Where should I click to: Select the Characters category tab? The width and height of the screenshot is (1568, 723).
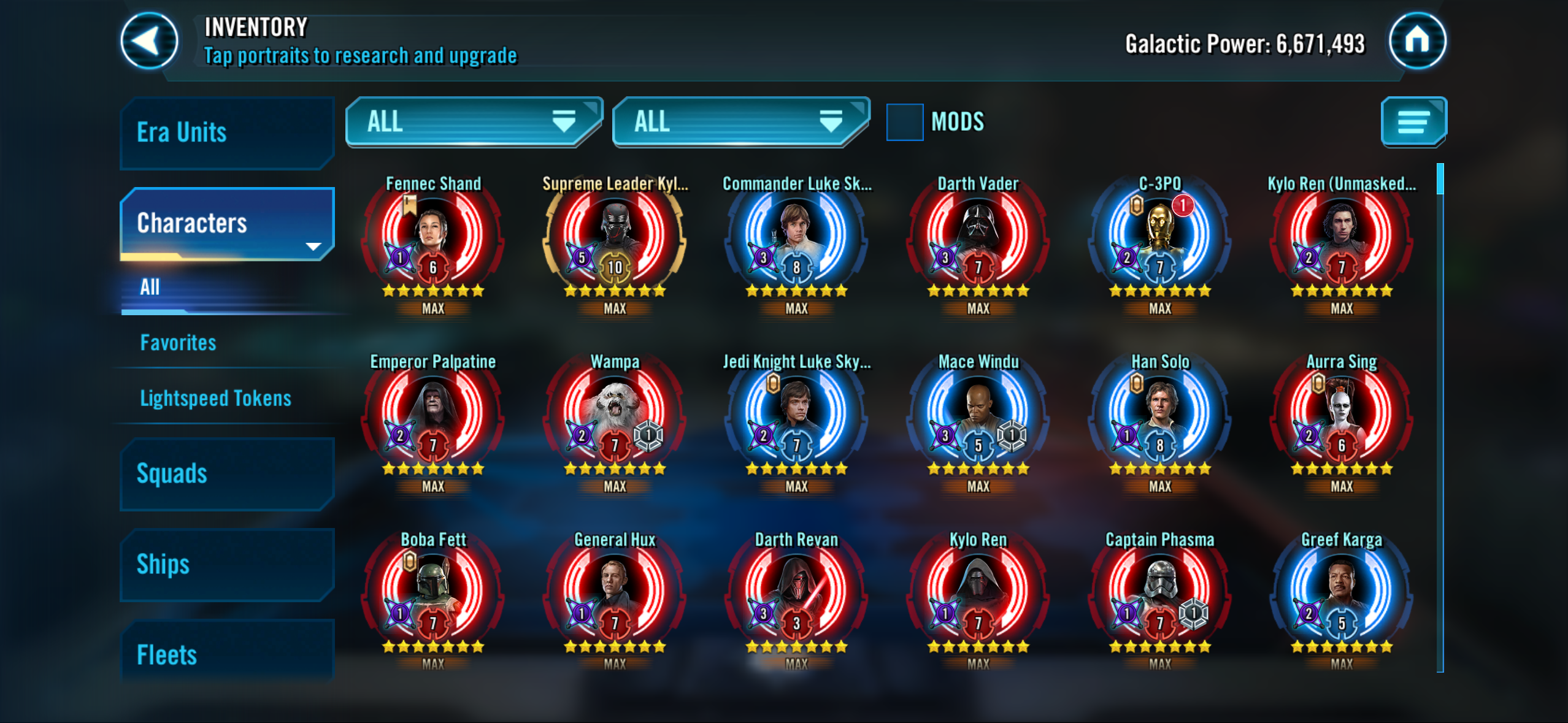tap(227, 223)
